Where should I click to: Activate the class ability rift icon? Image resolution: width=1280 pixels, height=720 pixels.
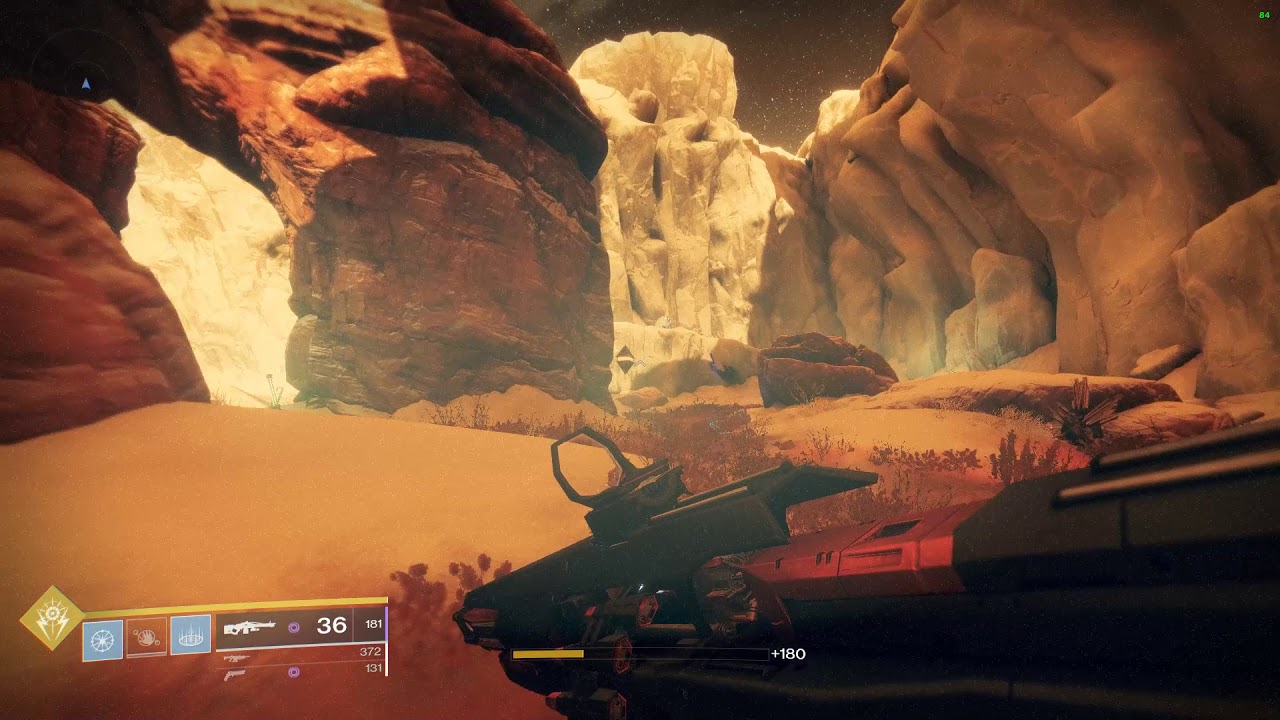(190, 635)
